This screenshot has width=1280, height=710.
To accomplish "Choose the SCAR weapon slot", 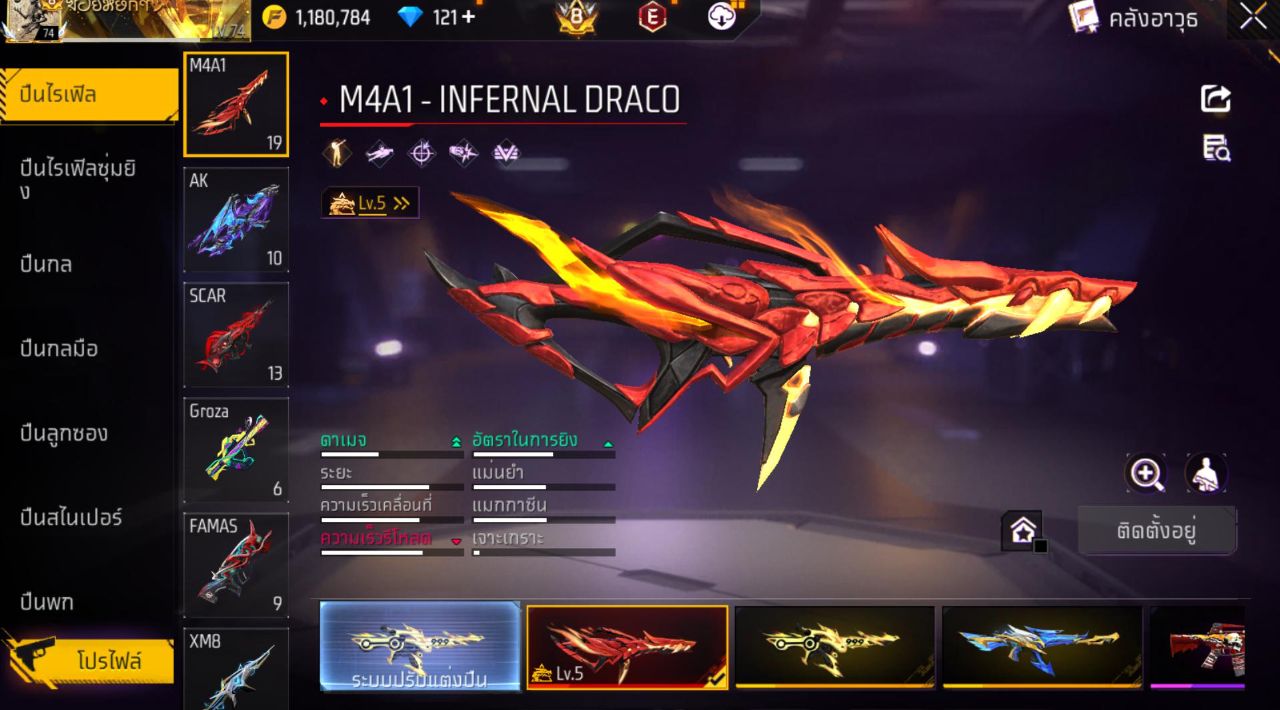I will pos(236,335).
